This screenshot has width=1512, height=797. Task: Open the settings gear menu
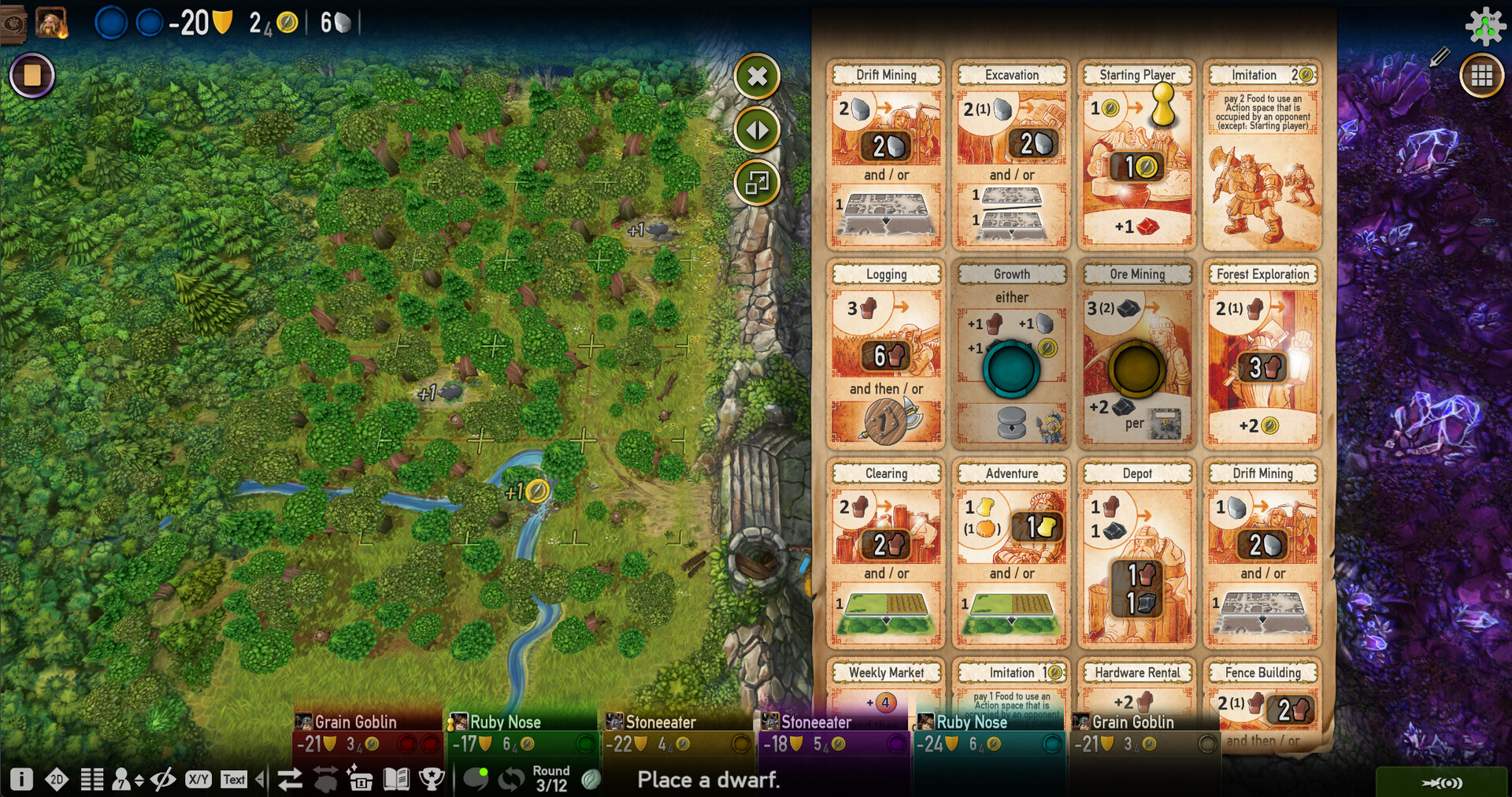(x=1484, y=26)
